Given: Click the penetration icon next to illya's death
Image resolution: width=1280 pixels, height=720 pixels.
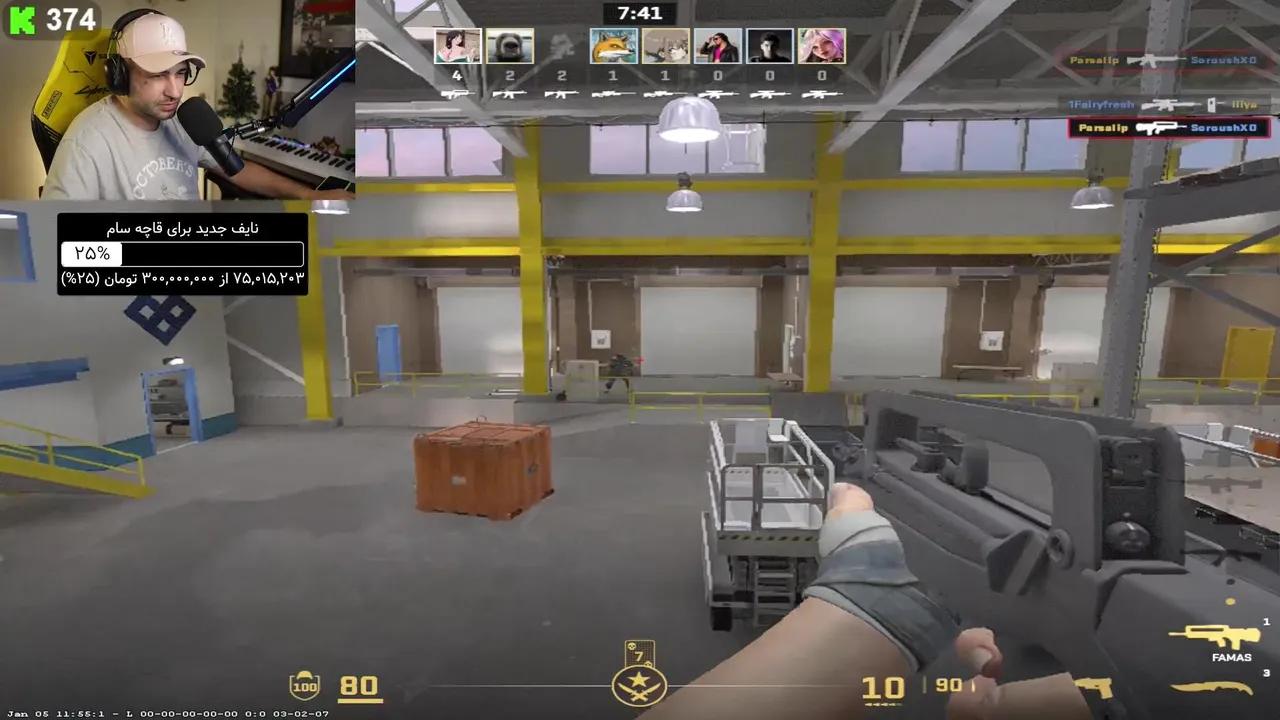Looking at the screenshot, I should click(1211, 104).
